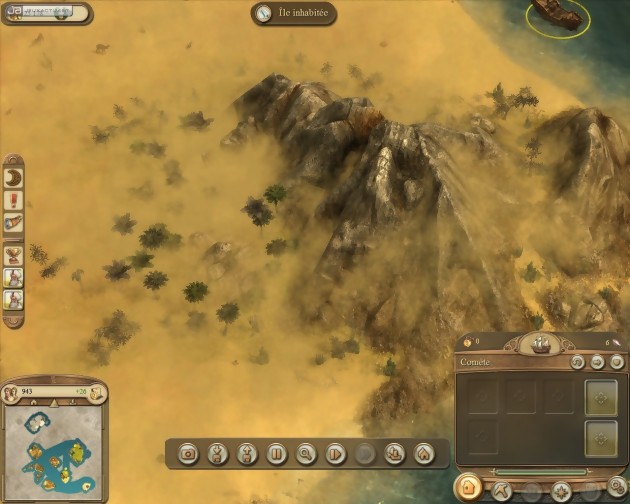Image resolution: width=630 pixels, height=504 pixels.
Task: Take a screenshot with the camera button
Action: [x=187, y=454]
